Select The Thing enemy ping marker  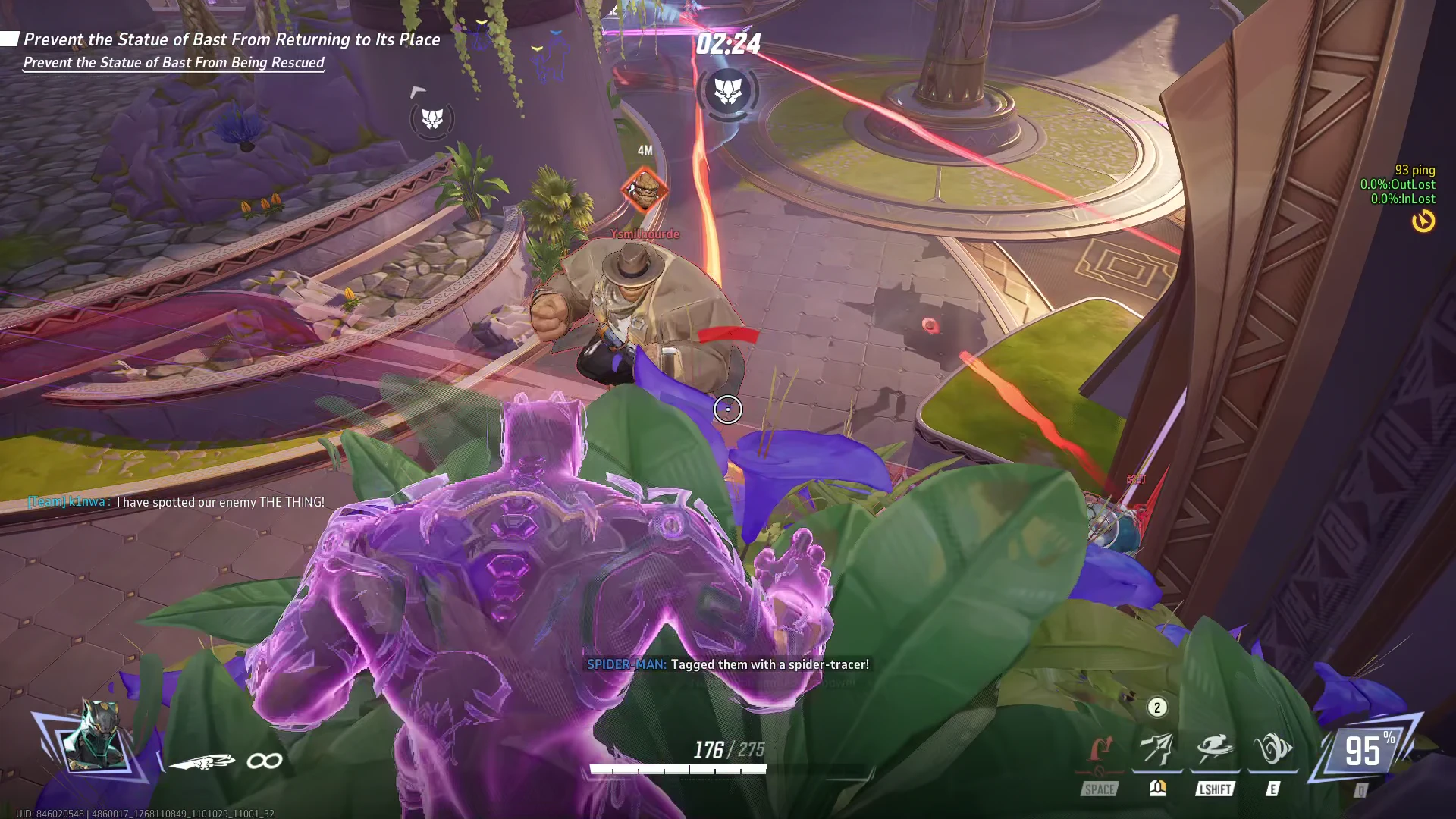click(645, 190)
